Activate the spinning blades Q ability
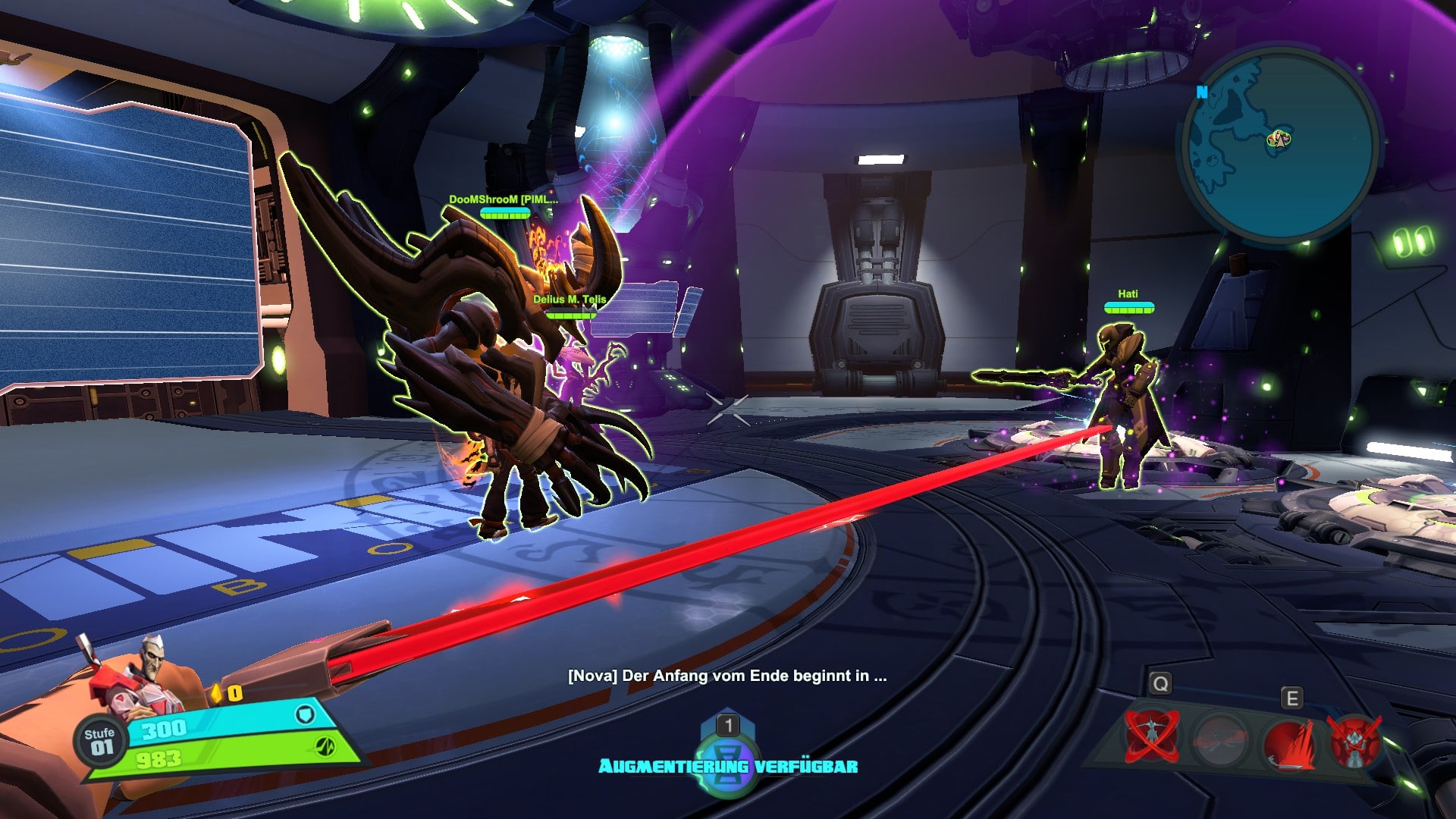The width and height of the screenshot is (1456, 819). (x=1152, y=736)
